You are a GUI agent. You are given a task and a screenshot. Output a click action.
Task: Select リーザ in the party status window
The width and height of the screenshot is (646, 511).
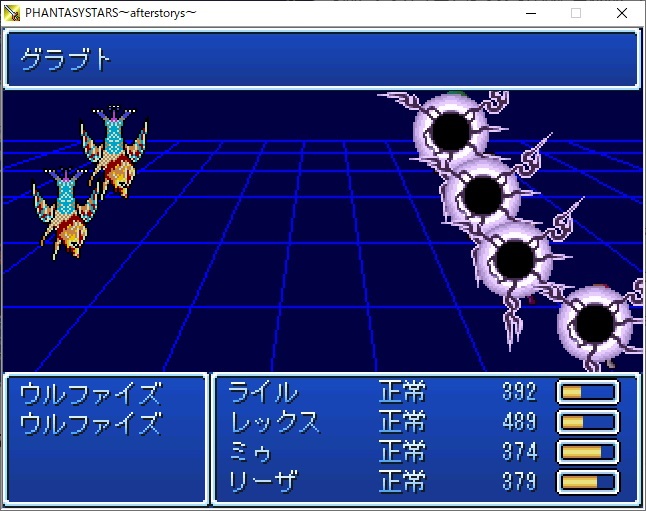pyautogui.click(x=263, y=482)
